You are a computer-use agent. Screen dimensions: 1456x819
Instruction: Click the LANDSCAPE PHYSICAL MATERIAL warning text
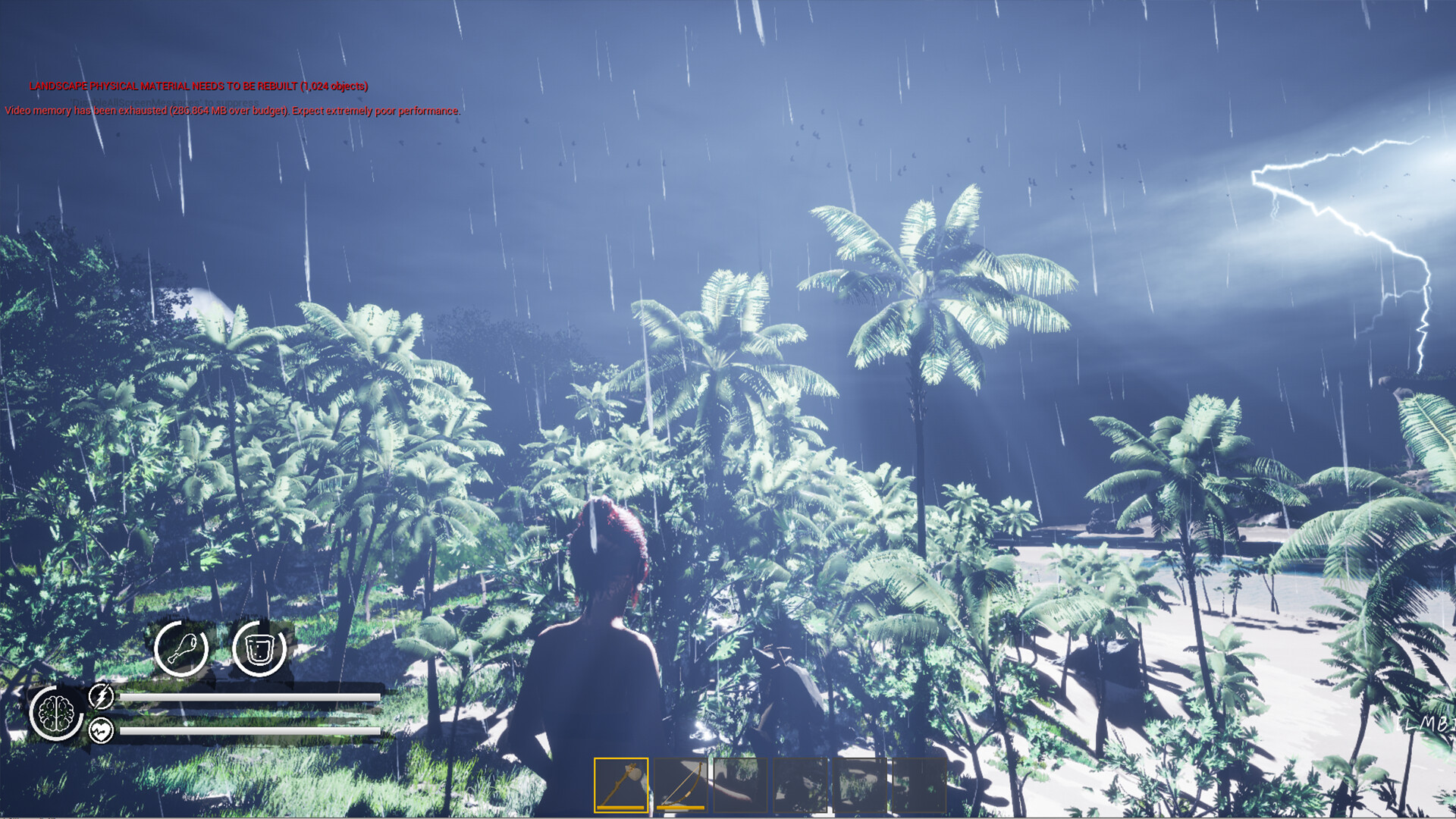[199, 86]
